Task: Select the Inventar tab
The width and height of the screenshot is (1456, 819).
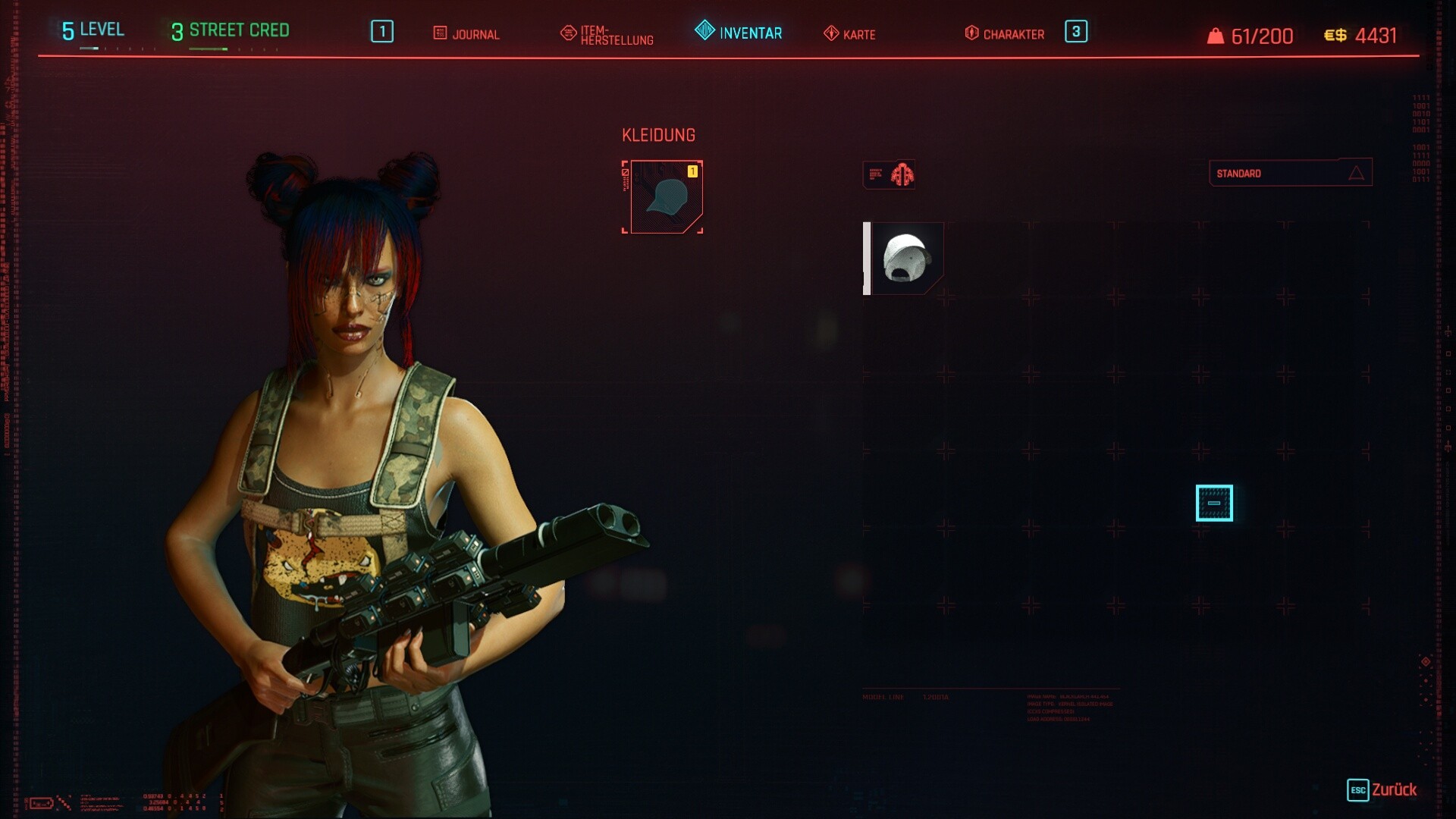Action: click(x=739, y=32)
